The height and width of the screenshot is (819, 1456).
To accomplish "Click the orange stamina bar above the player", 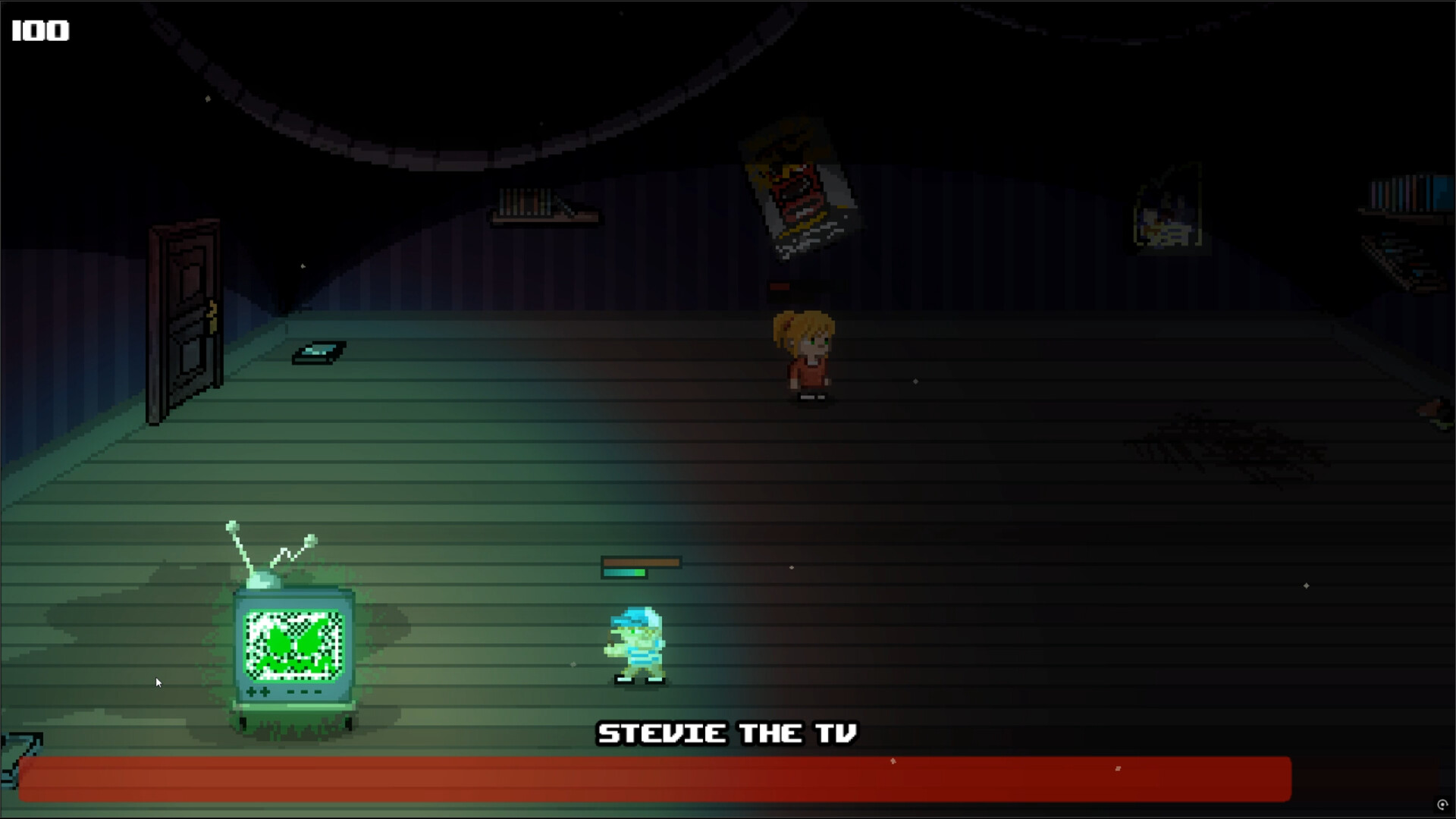I will (641, 563).
